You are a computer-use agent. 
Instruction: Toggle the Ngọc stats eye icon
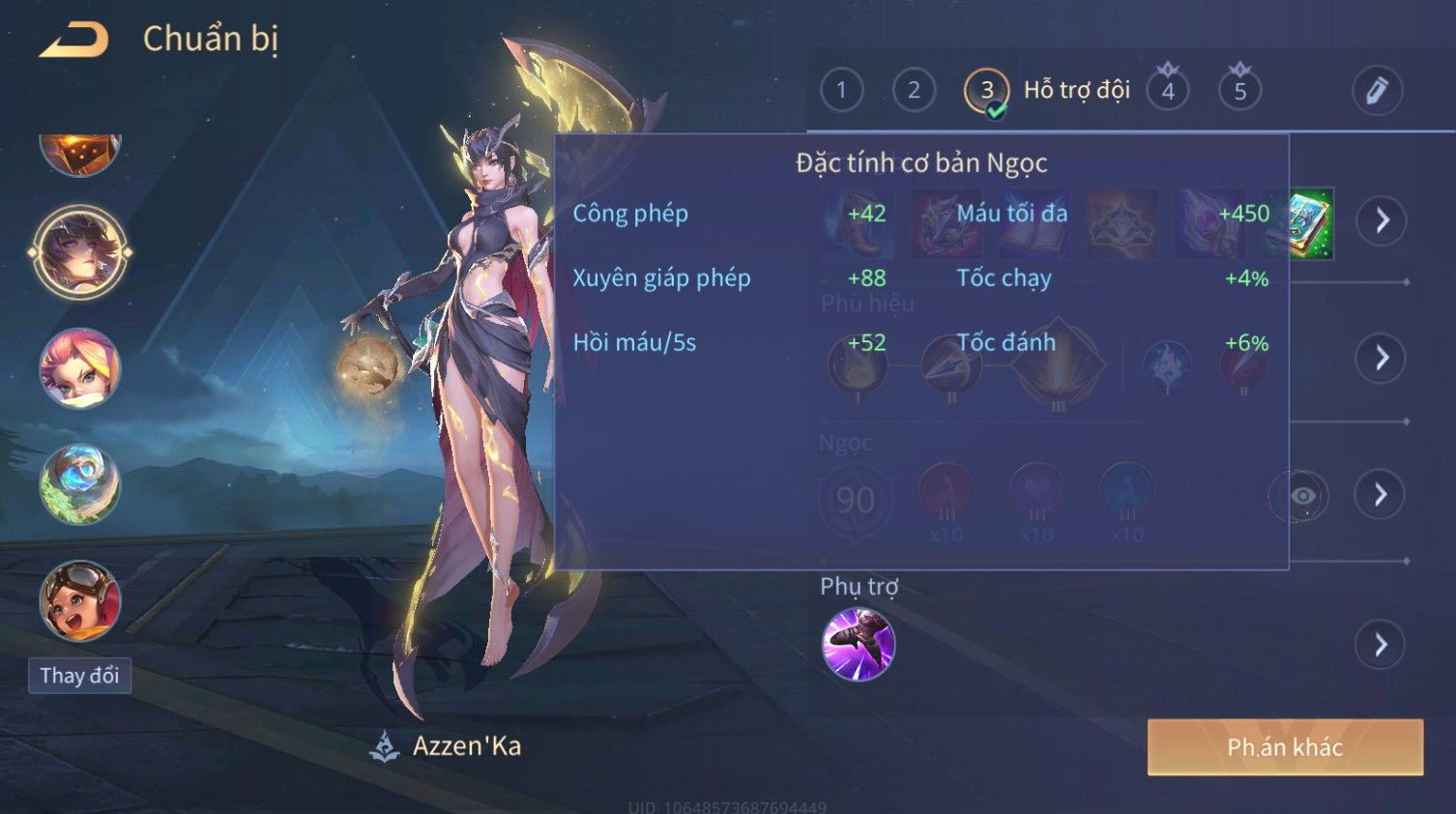point(1301,496)
